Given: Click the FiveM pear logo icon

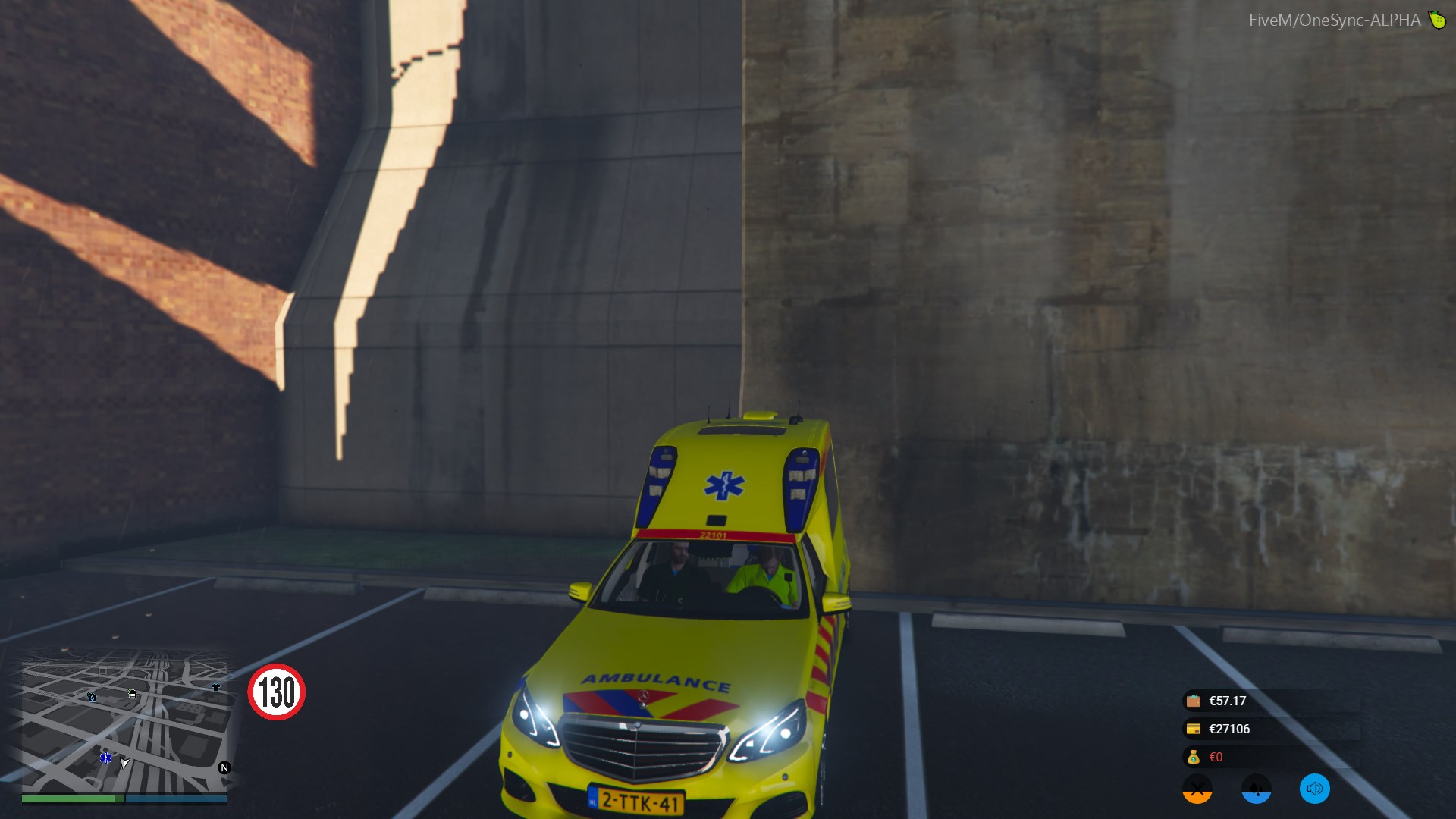Looking at the screenshot, I should coord(1437,20).
